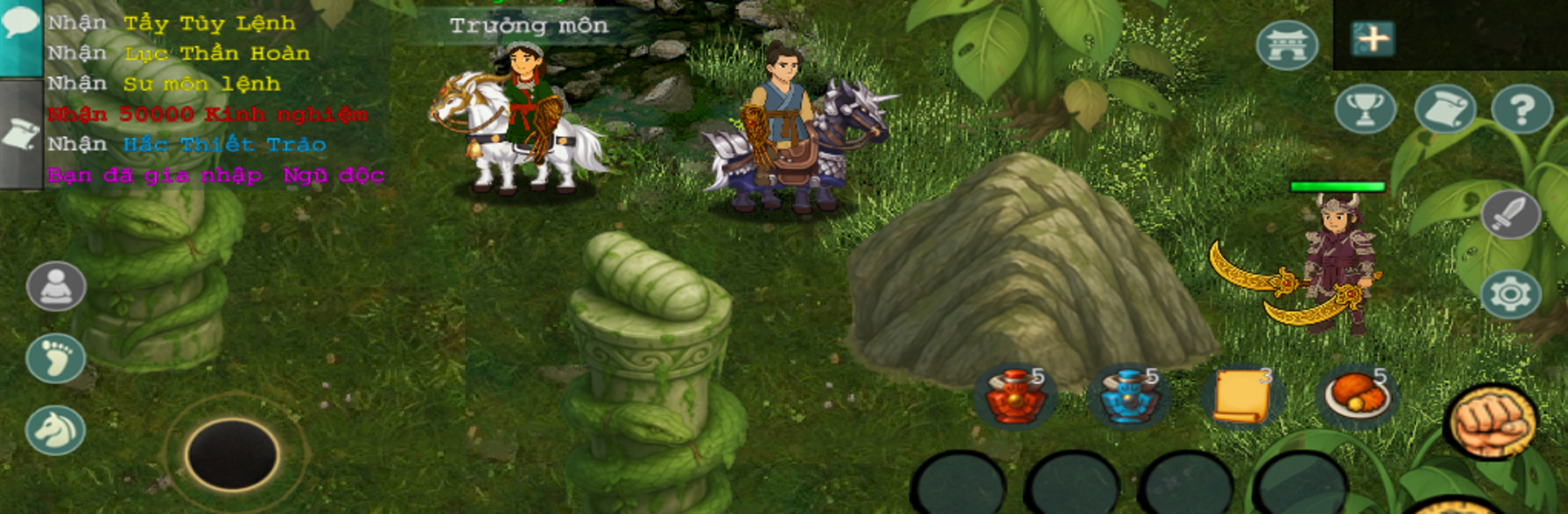Eat the roast meat food item
Viewport: 1568px width, 514px height.
click(x=1356, y=397)
